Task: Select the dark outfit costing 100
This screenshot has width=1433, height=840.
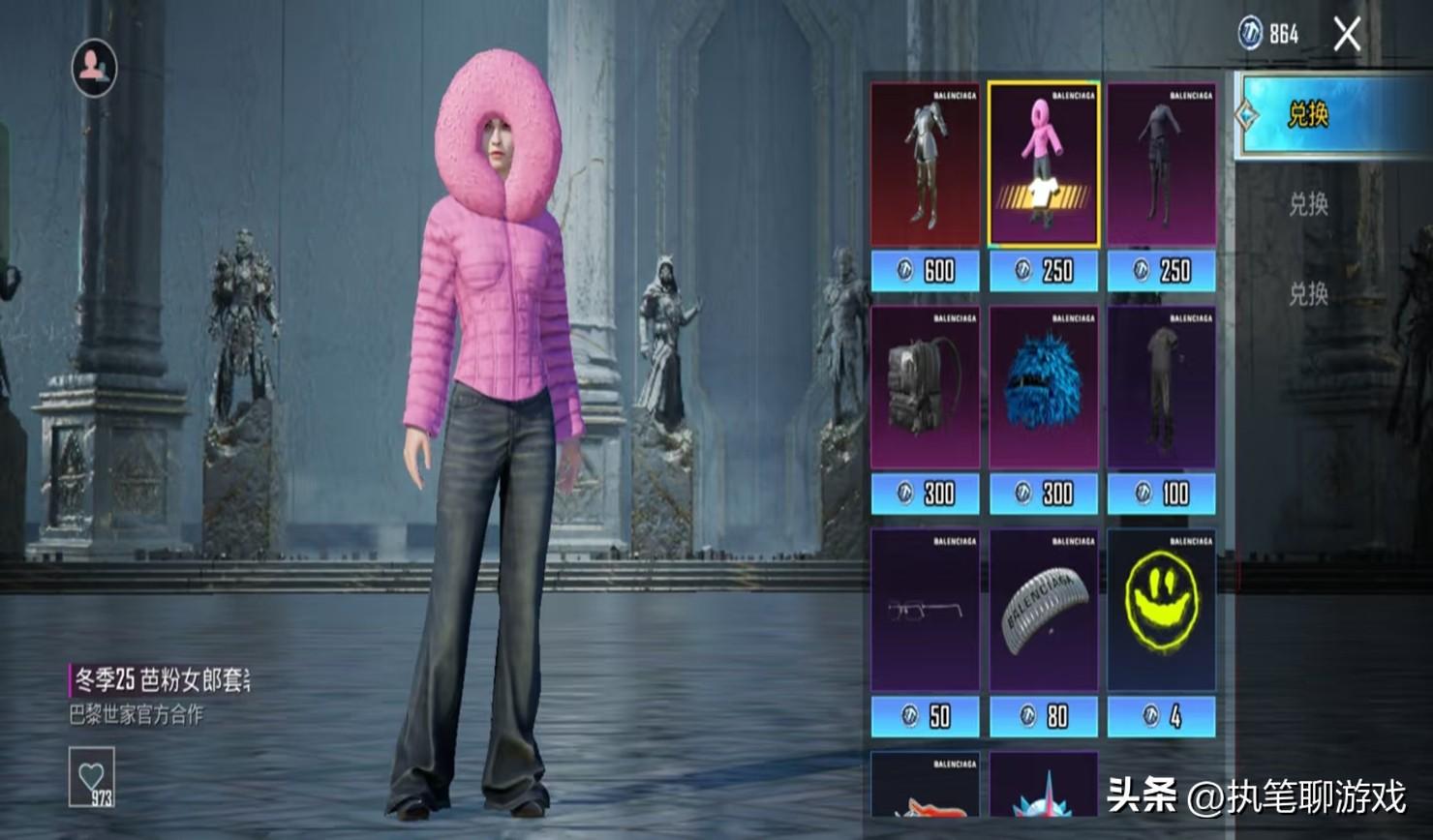Action: [1161, 389]
